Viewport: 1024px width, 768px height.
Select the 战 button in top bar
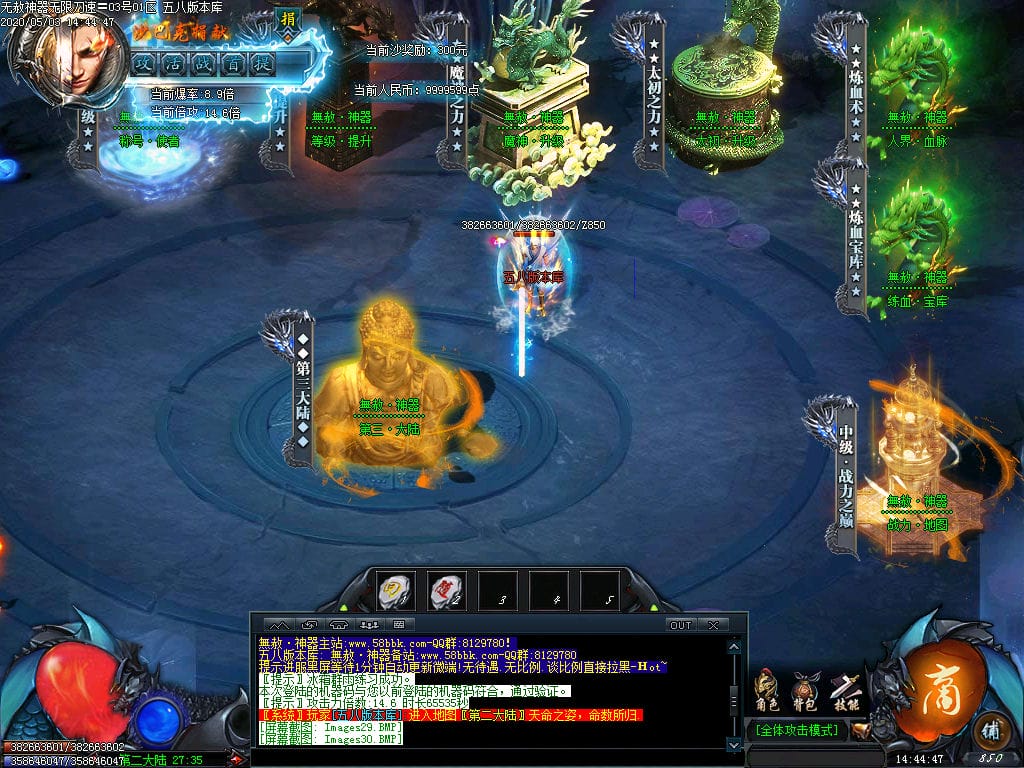(203, 63)
